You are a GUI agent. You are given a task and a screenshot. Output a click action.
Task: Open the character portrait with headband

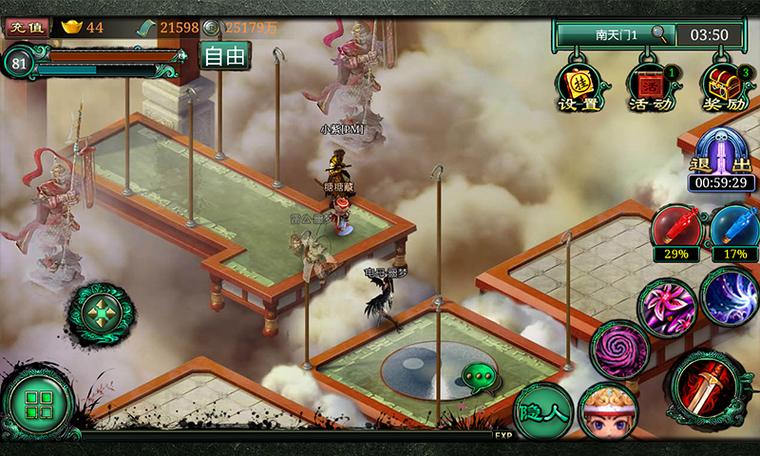coord(607,412)
